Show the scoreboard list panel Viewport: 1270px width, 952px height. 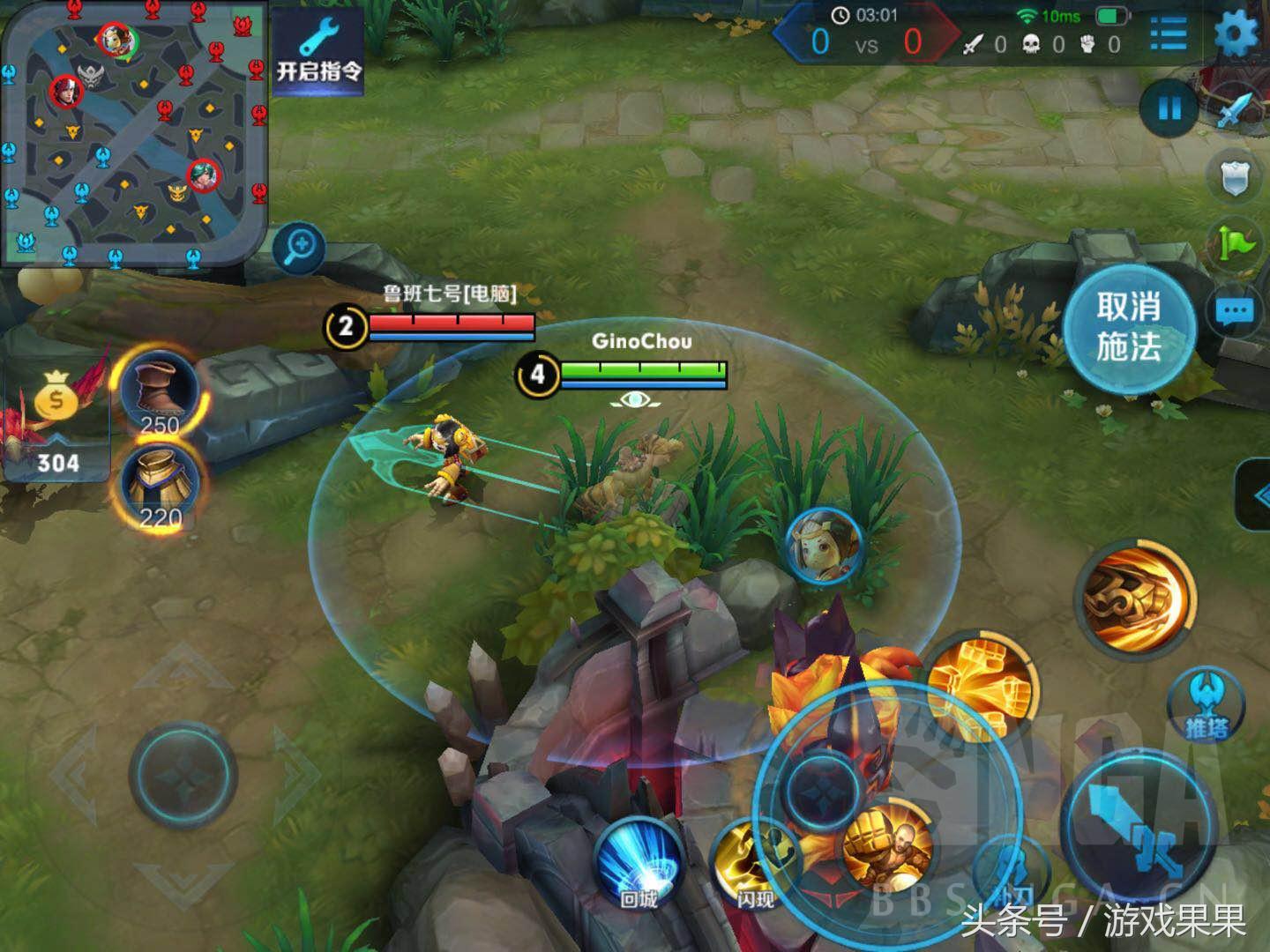tap(1169, 35)
